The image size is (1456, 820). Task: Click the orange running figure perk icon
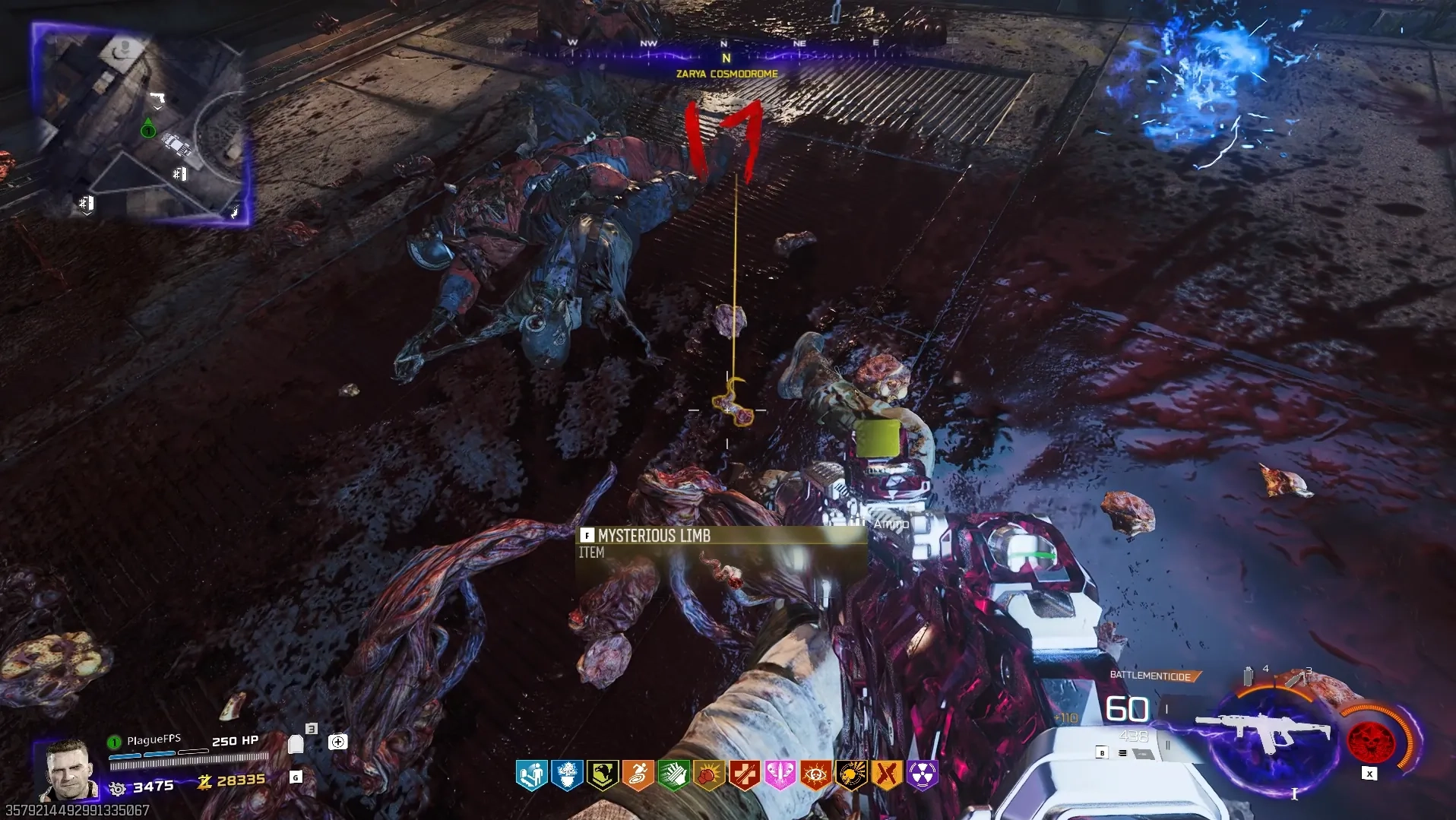638,775
